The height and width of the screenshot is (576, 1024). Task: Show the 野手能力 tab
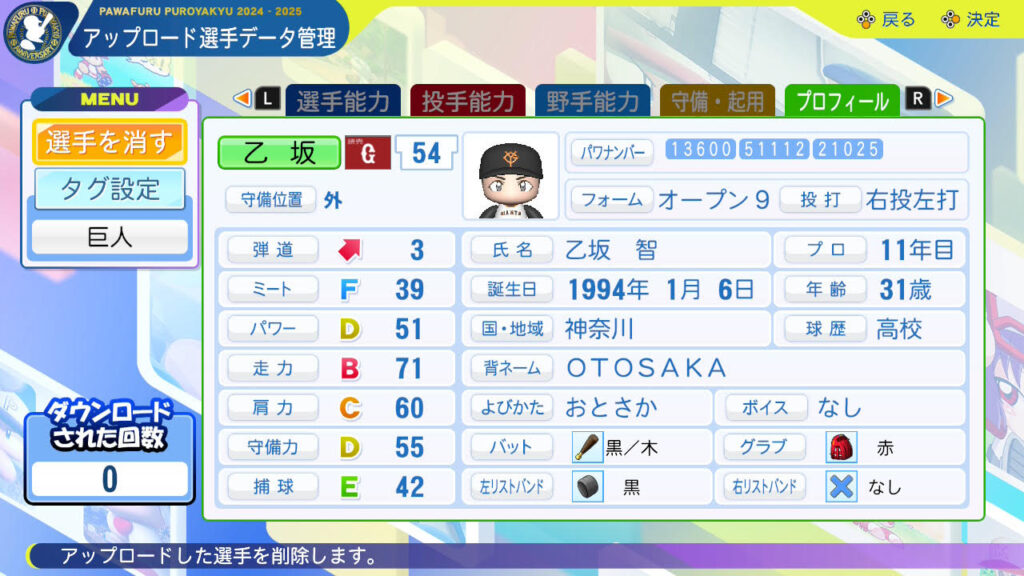point(592,101)
